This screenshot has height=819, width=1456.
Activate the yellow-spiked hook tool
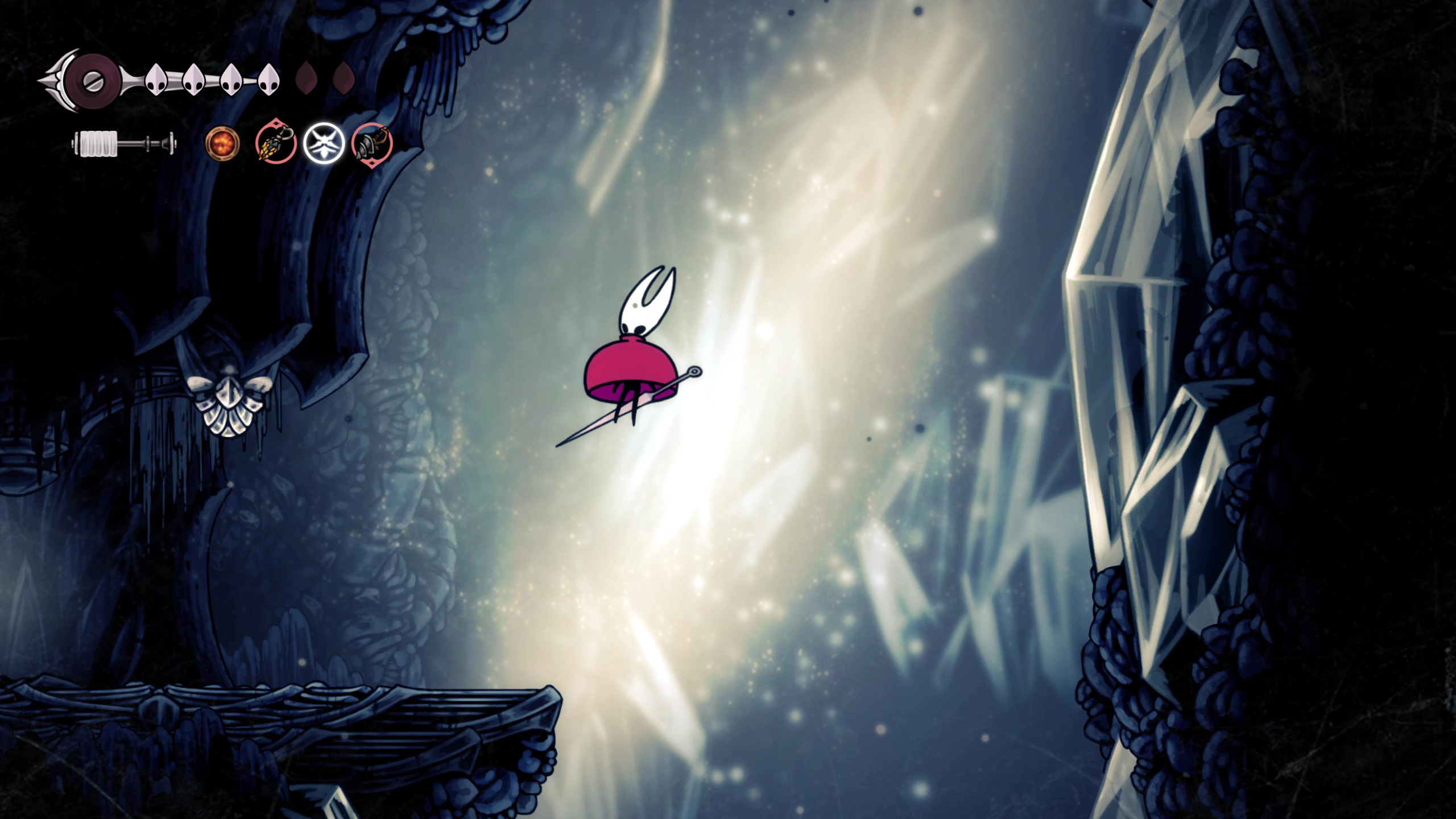click(x=276, y=142)
